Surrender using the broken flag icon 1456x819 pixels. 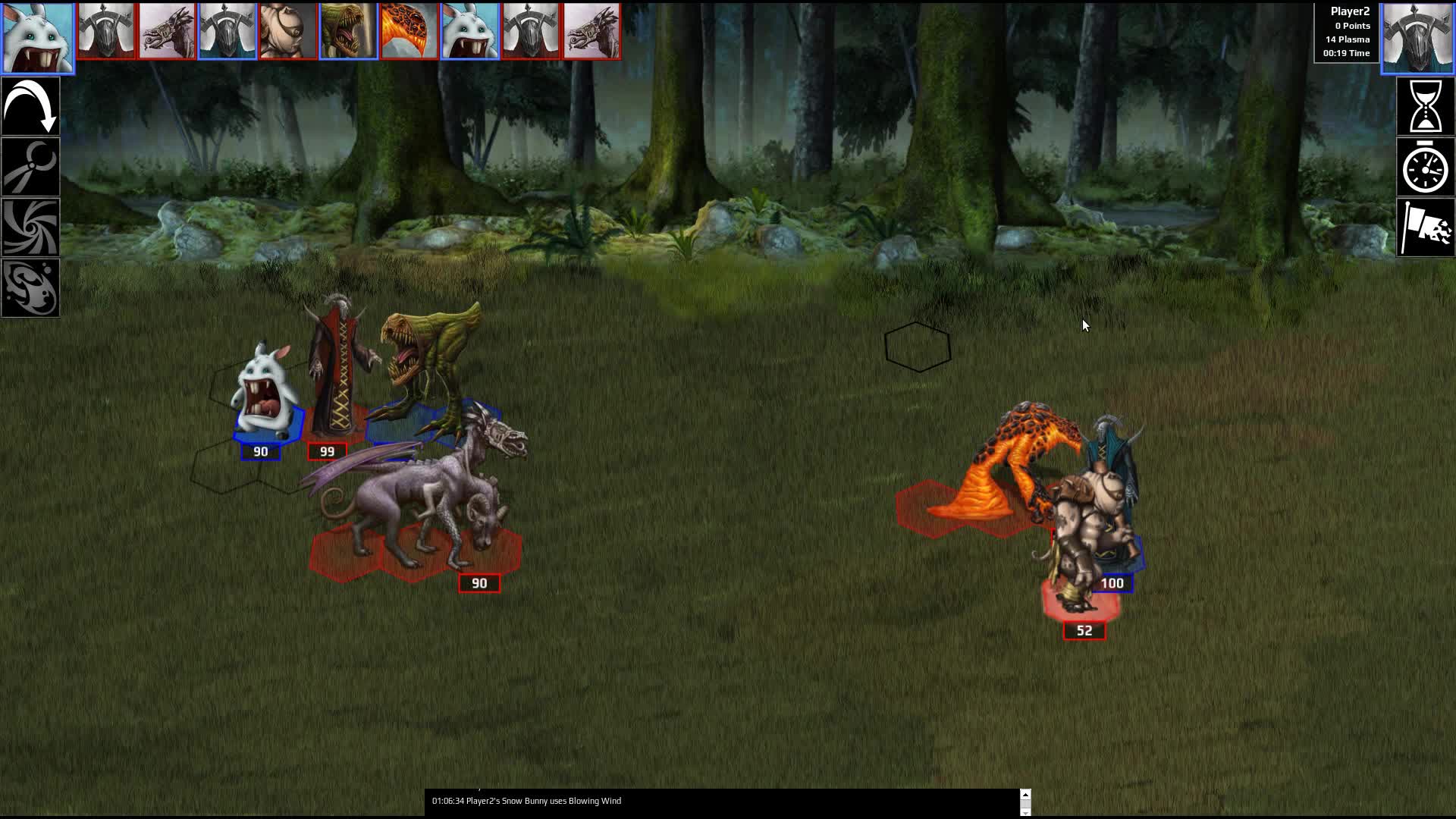(x=1426, y=227)
